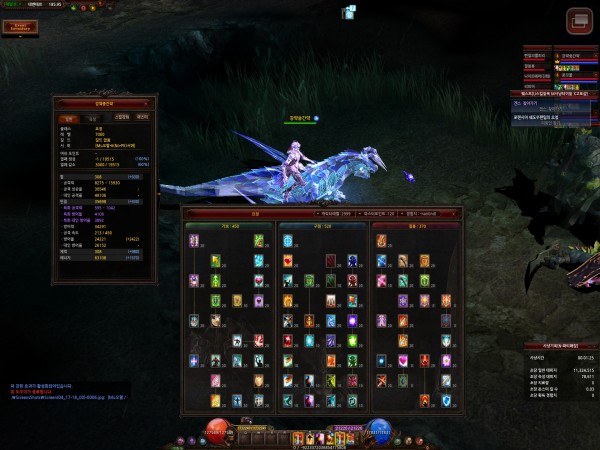600x450 pixels.
Task: Click the quest tracker header bar
Action: [x=556, y=93]
